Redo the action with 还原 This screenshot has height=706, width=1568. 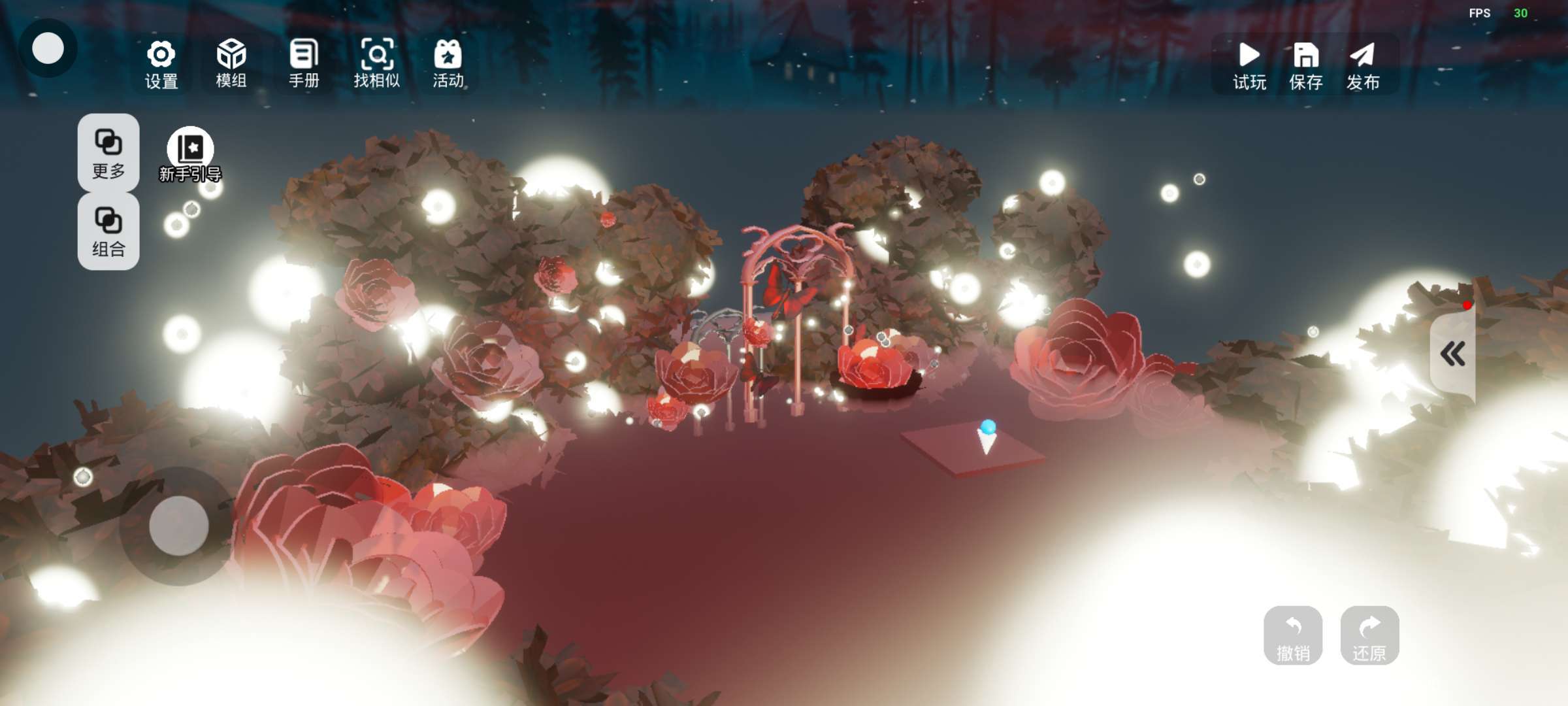[1369, 636]
